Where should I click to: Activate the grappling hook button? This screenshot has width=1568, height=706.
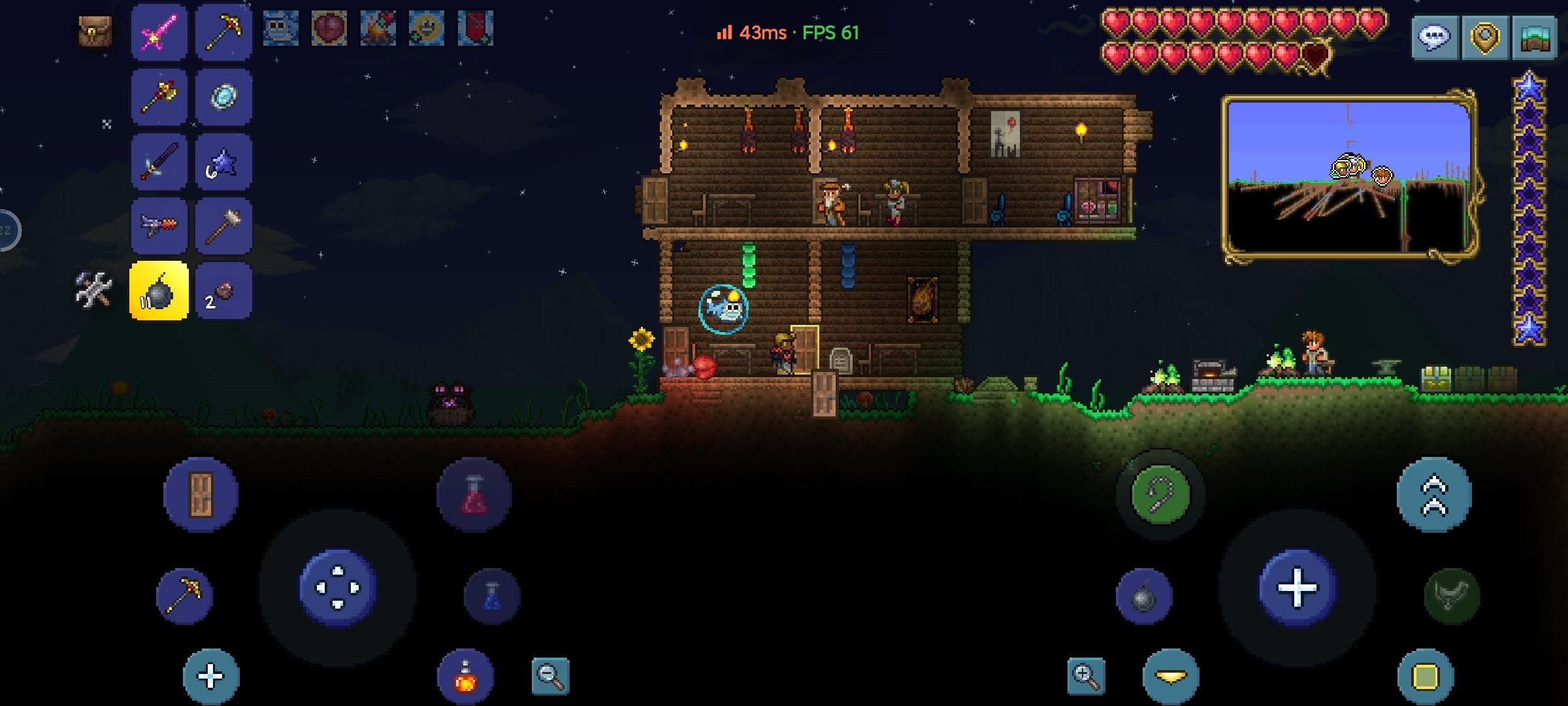(1160, 495)
